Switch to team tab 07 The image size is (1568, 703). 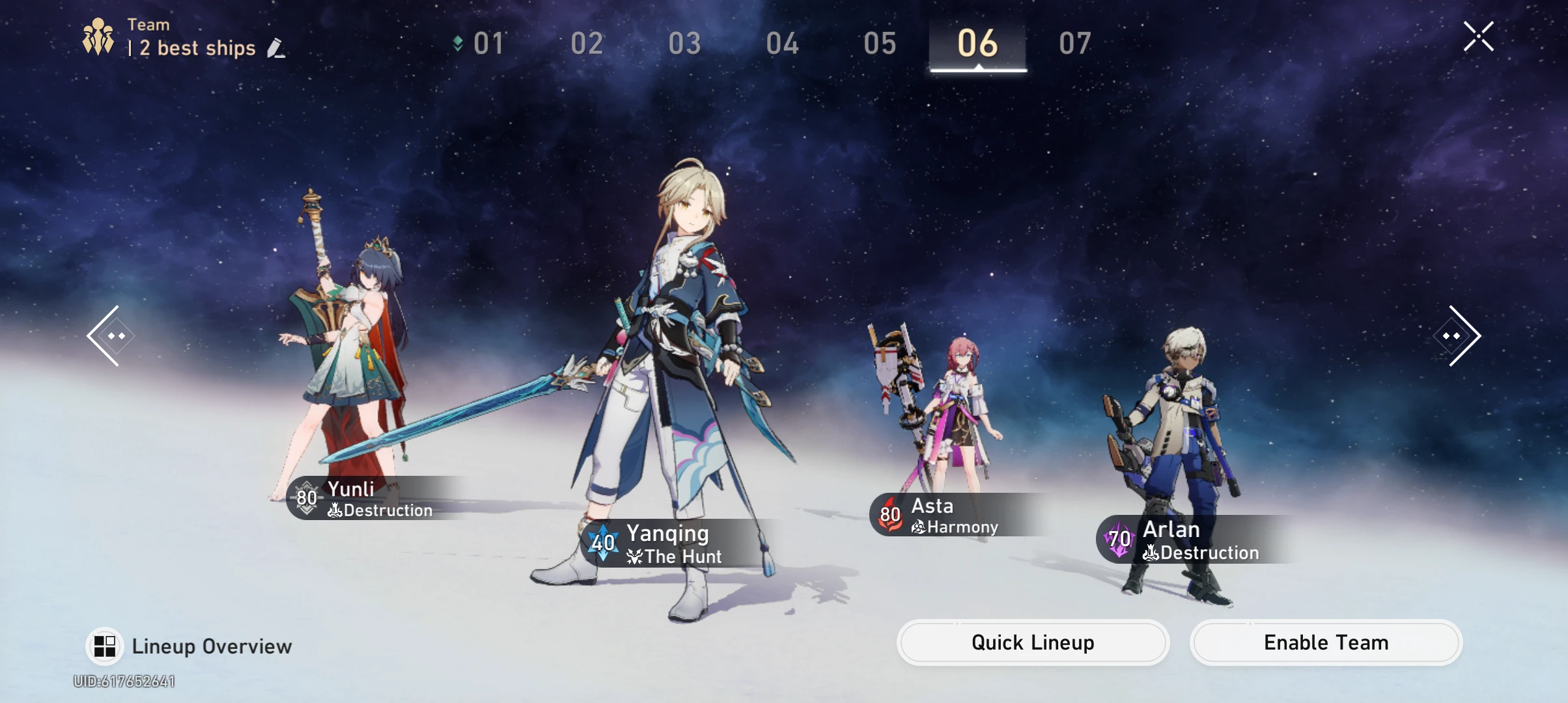(x=1075, y=44)
